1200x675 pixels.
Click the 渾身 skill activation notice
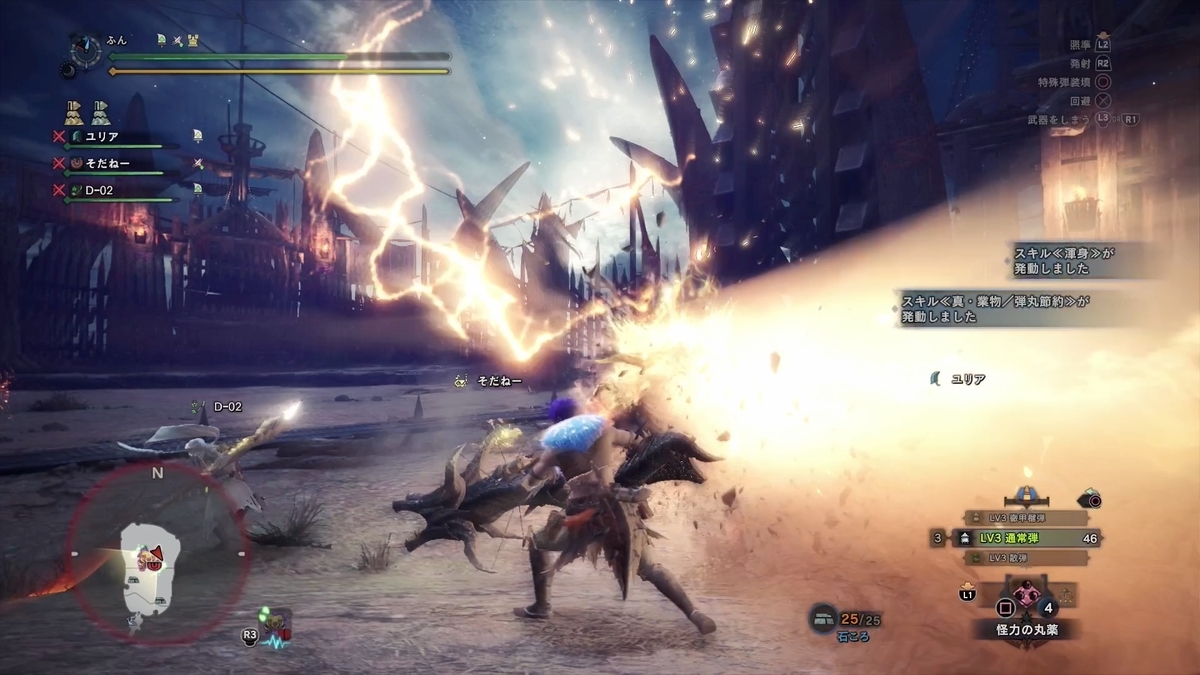click(x=1064, y=262)
